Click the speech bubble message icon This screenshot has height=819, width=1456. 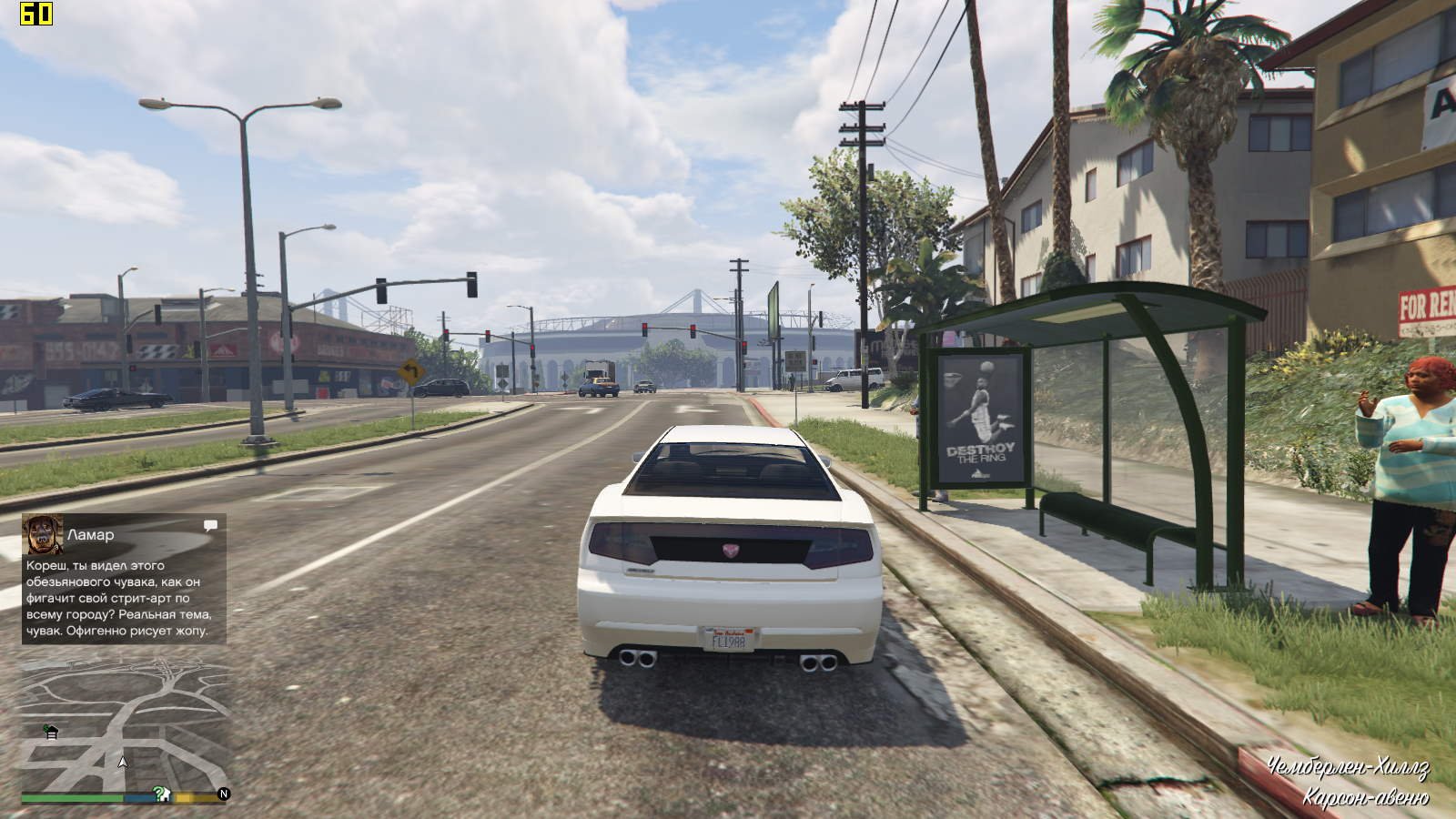(210, 525)
